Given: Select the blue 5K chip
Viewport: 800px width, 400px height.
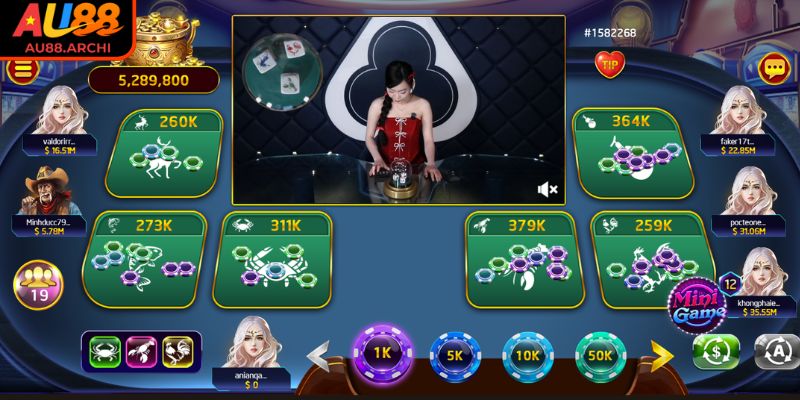Looking at the screenshot, I should [x=454, y=354].
